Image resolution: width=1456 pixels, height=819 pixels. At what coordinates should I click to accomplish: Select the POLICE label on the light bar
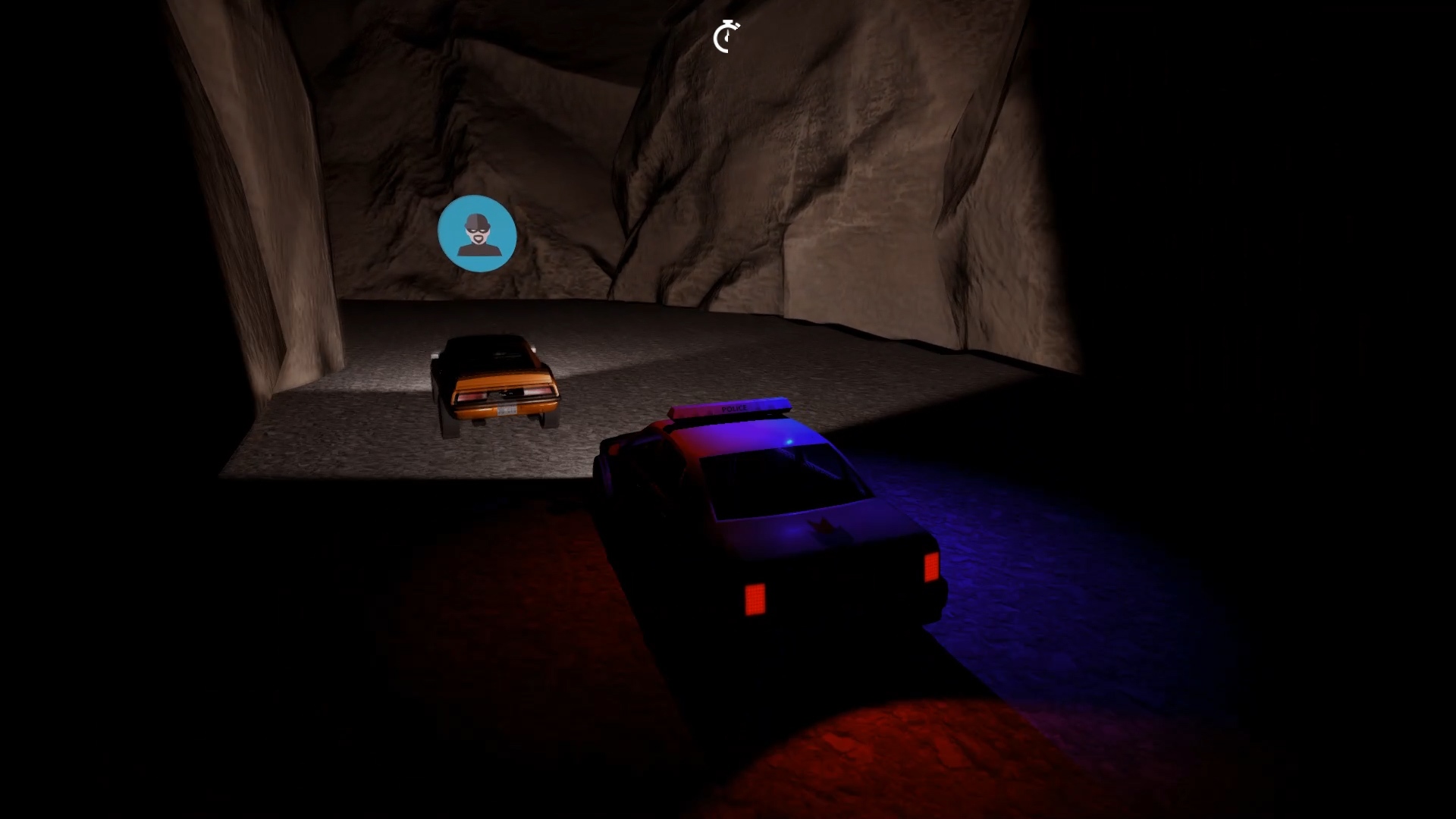(735, 407)
